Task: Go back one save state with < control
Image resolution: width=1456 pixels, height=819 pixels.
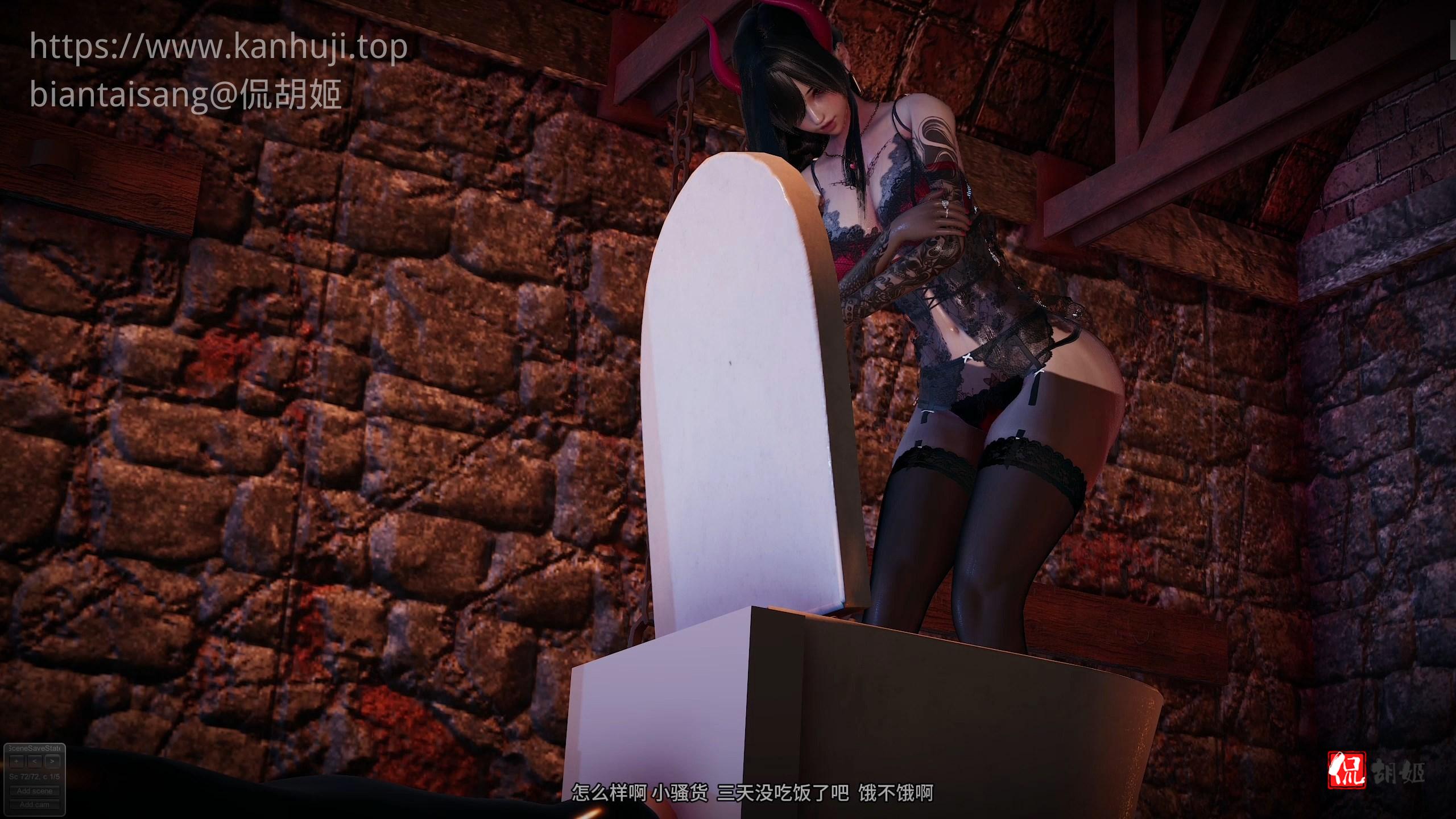Action: (x=34, y=762)
